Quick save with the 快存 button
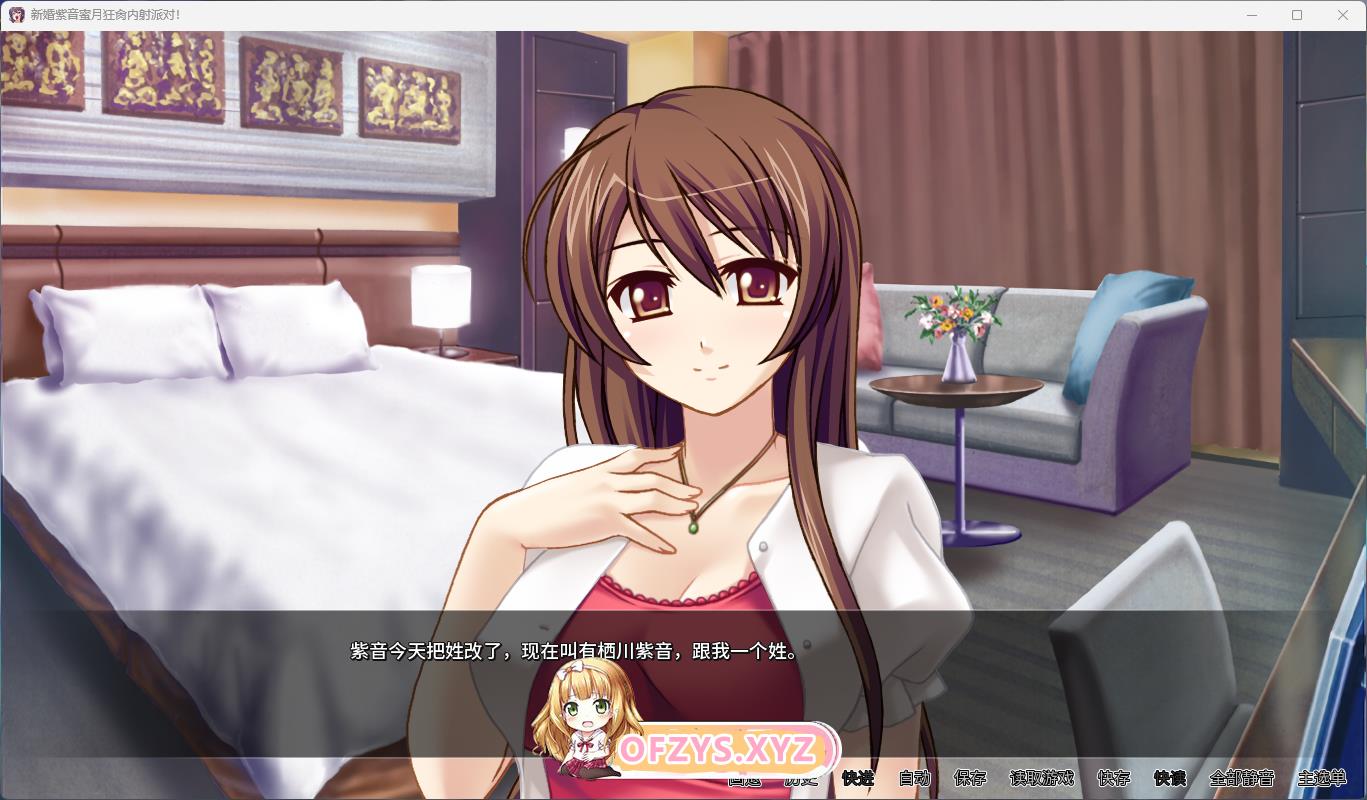 click(1113, 778)
